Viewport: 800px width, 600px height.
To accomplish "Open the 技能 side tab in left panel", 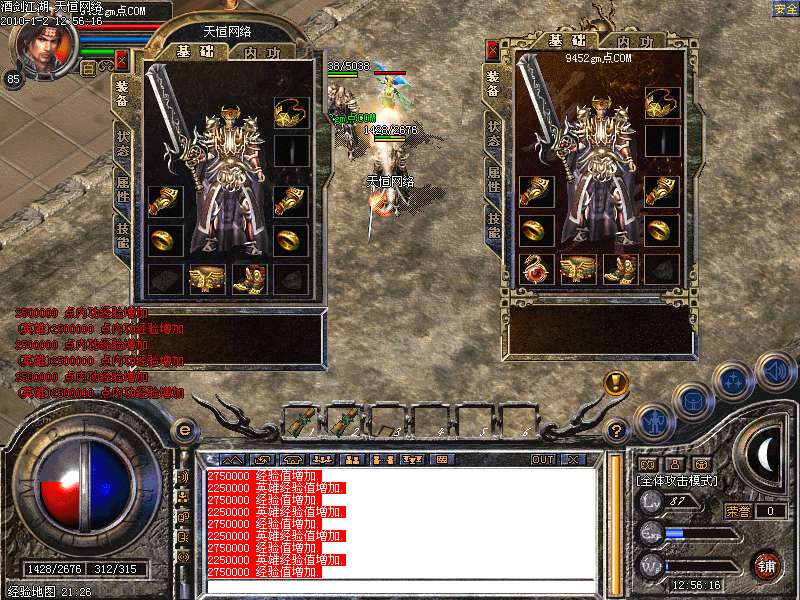I will [122, 233].
